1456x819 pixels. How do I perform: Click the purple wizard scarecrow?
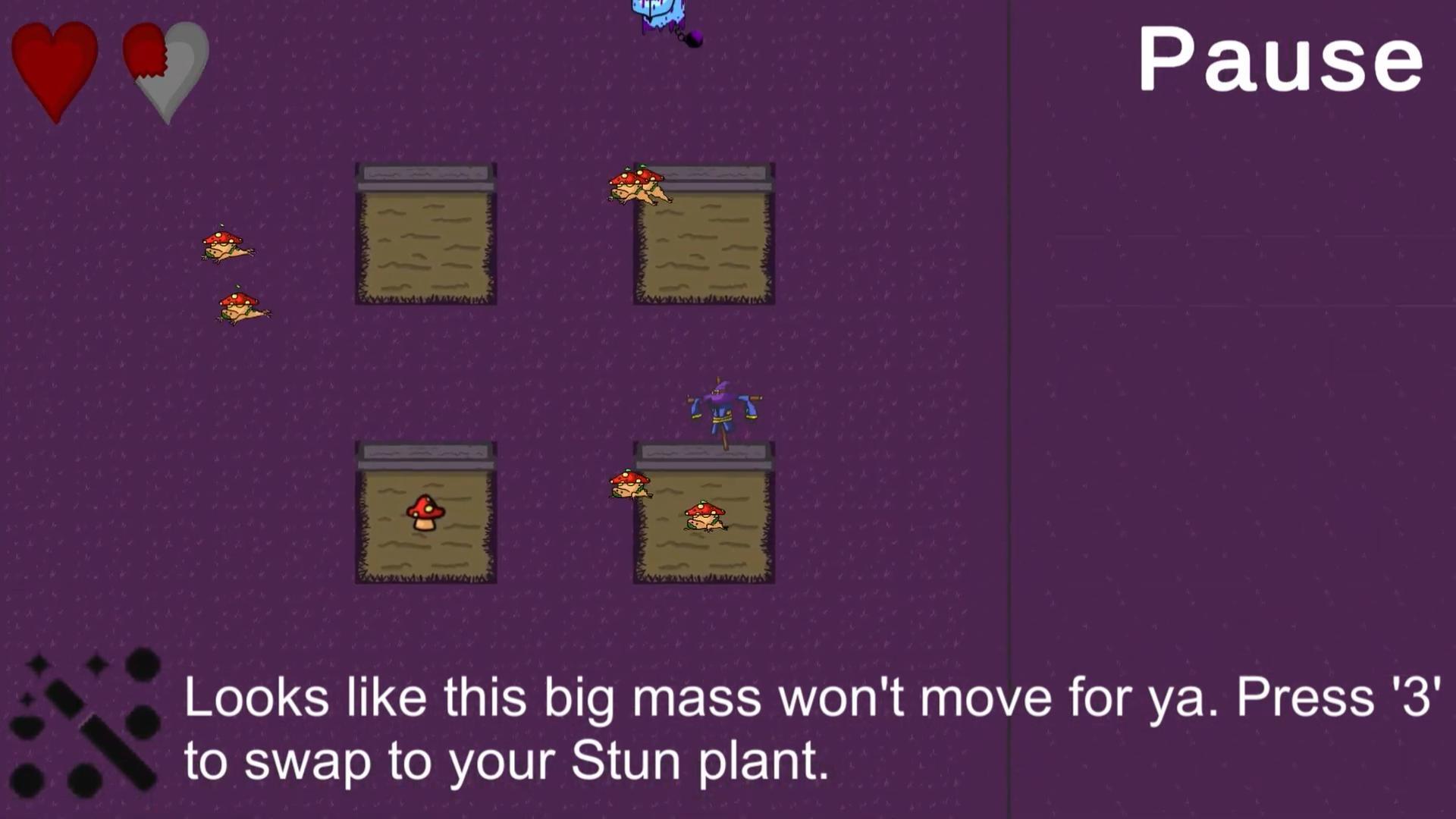[720, 409]
